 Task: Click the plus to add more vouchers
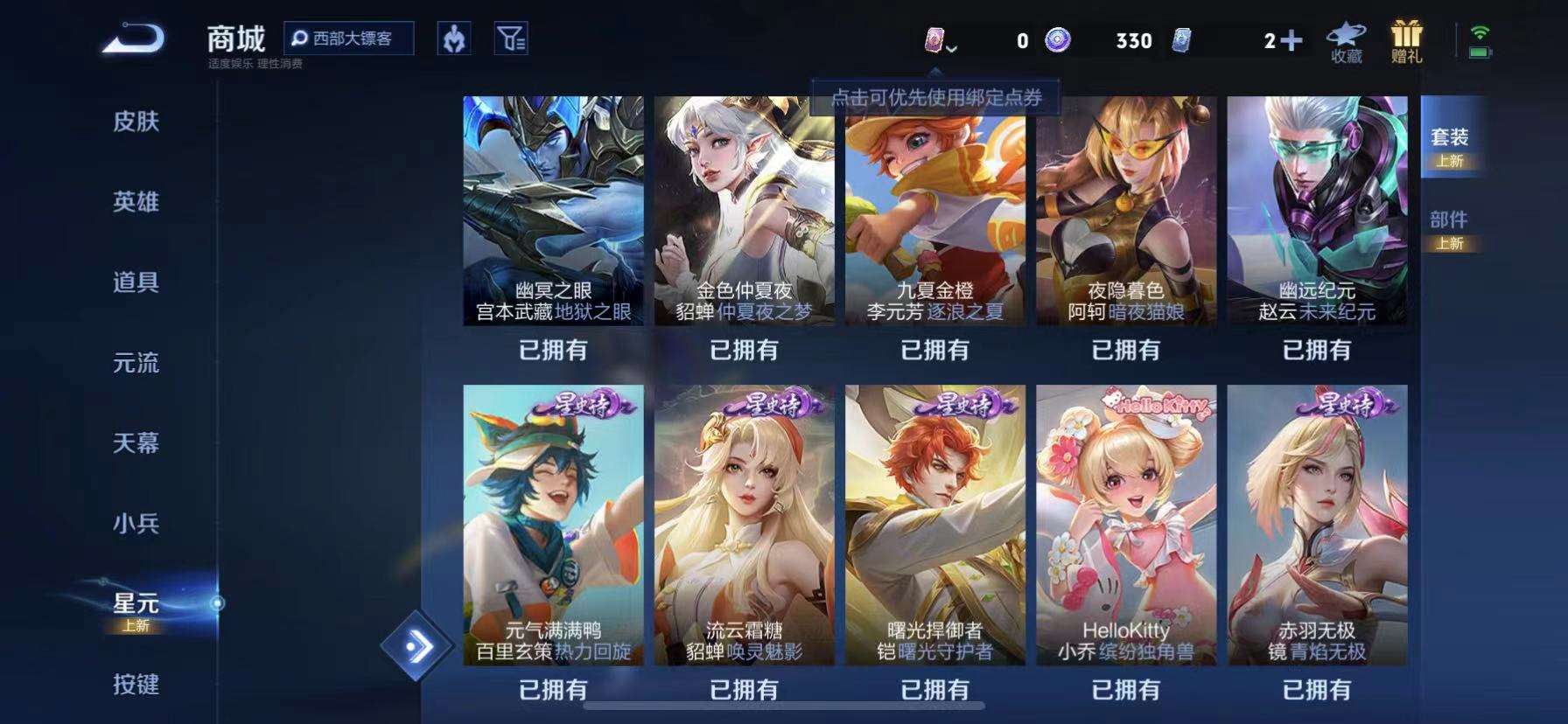pyautogui.click(x=1291, y=41)
